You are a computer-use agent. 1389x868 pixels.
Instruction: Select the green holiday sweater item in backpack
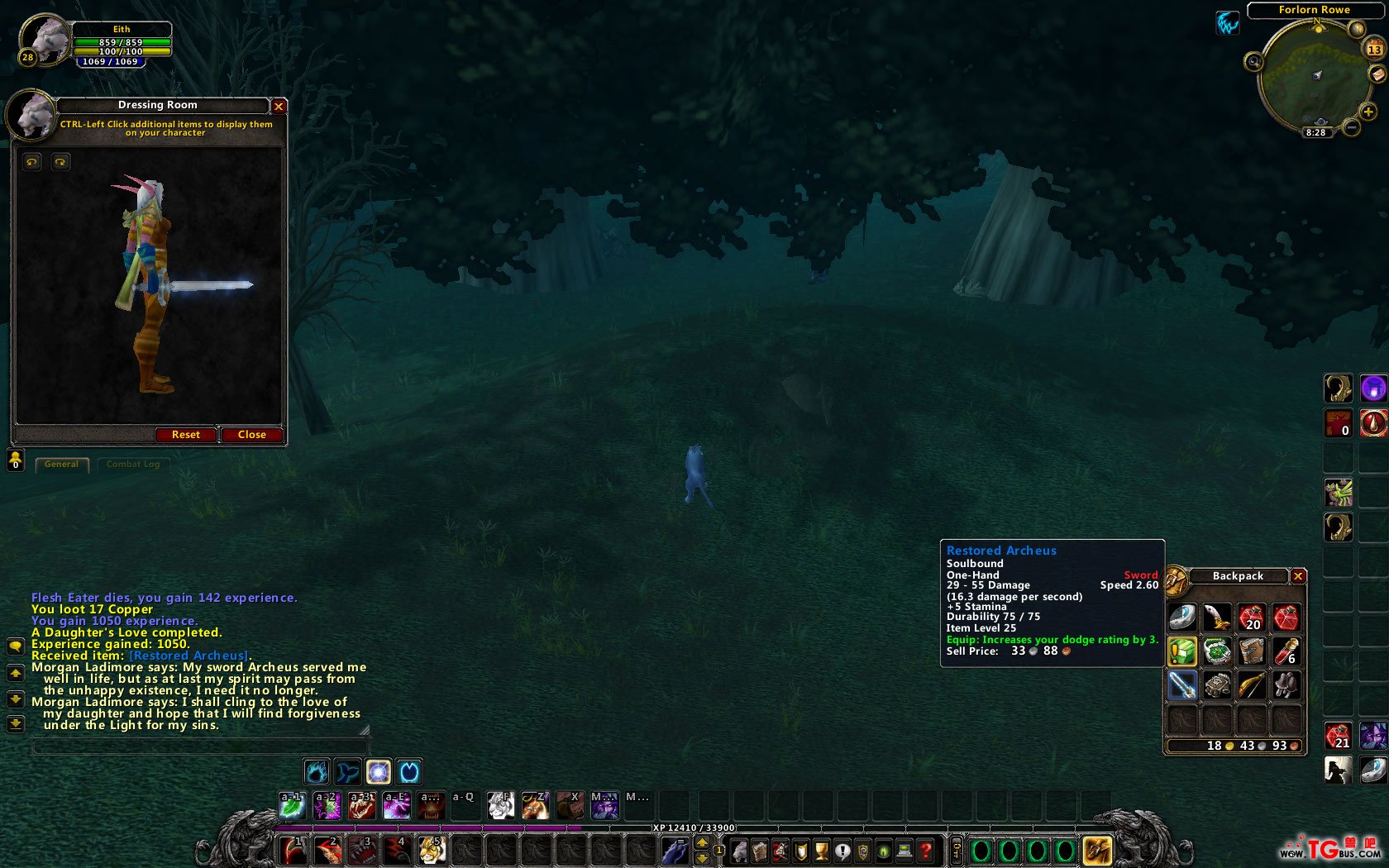pos(1217,651)
